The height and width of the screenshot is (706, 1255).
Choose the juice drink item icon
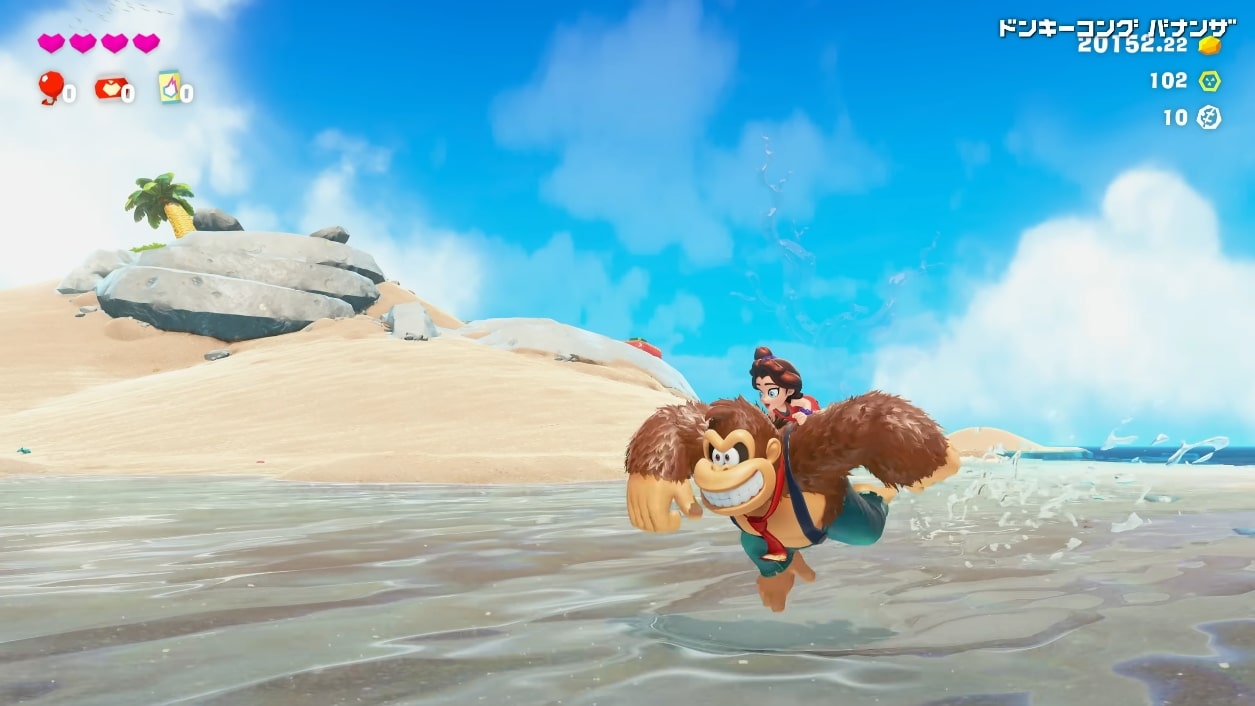(x=169, y=87)
